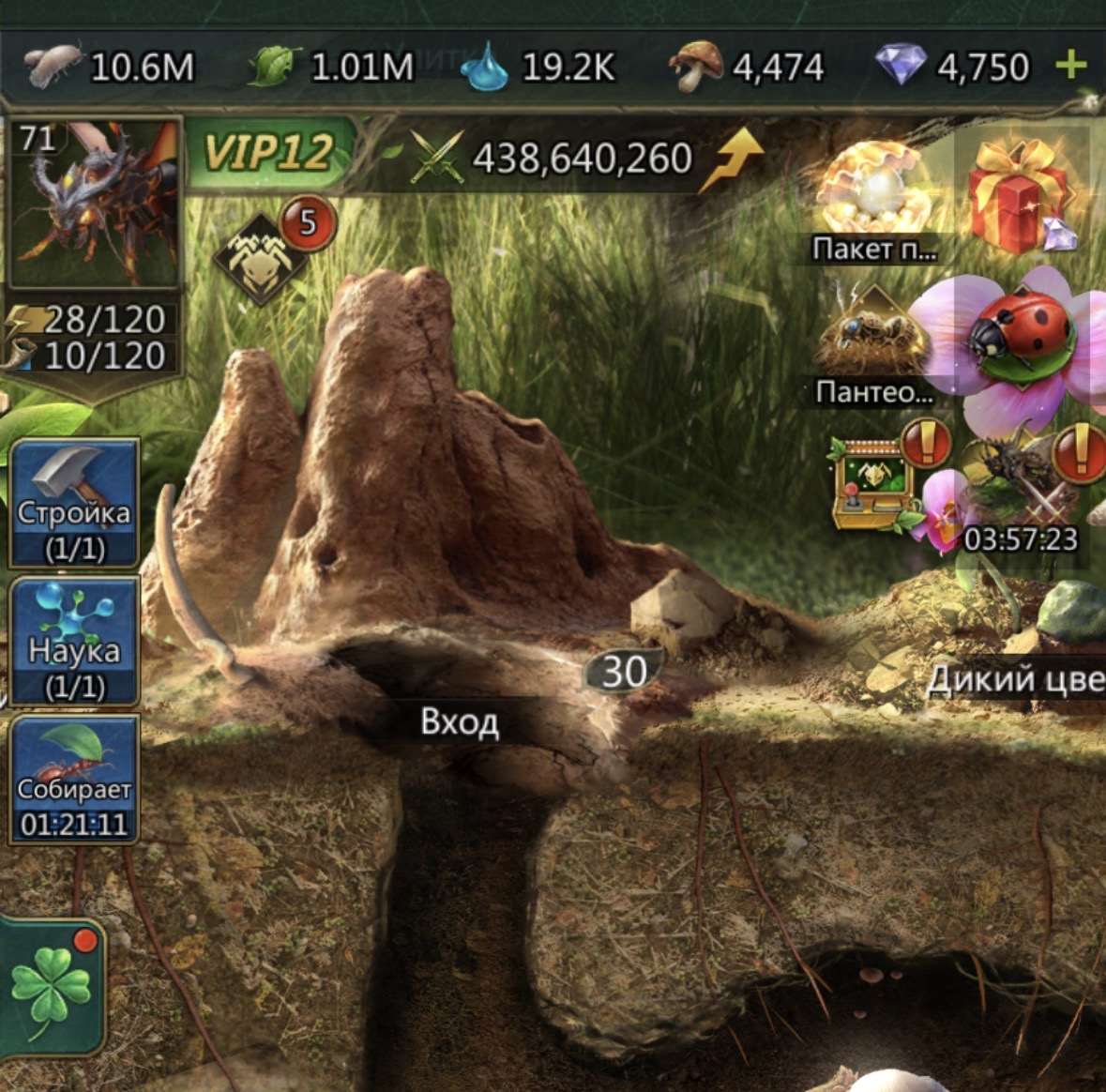The image size is (1106, 1092).
Task: Open the VIP12 benefits badge
Action: click(269, 152)
